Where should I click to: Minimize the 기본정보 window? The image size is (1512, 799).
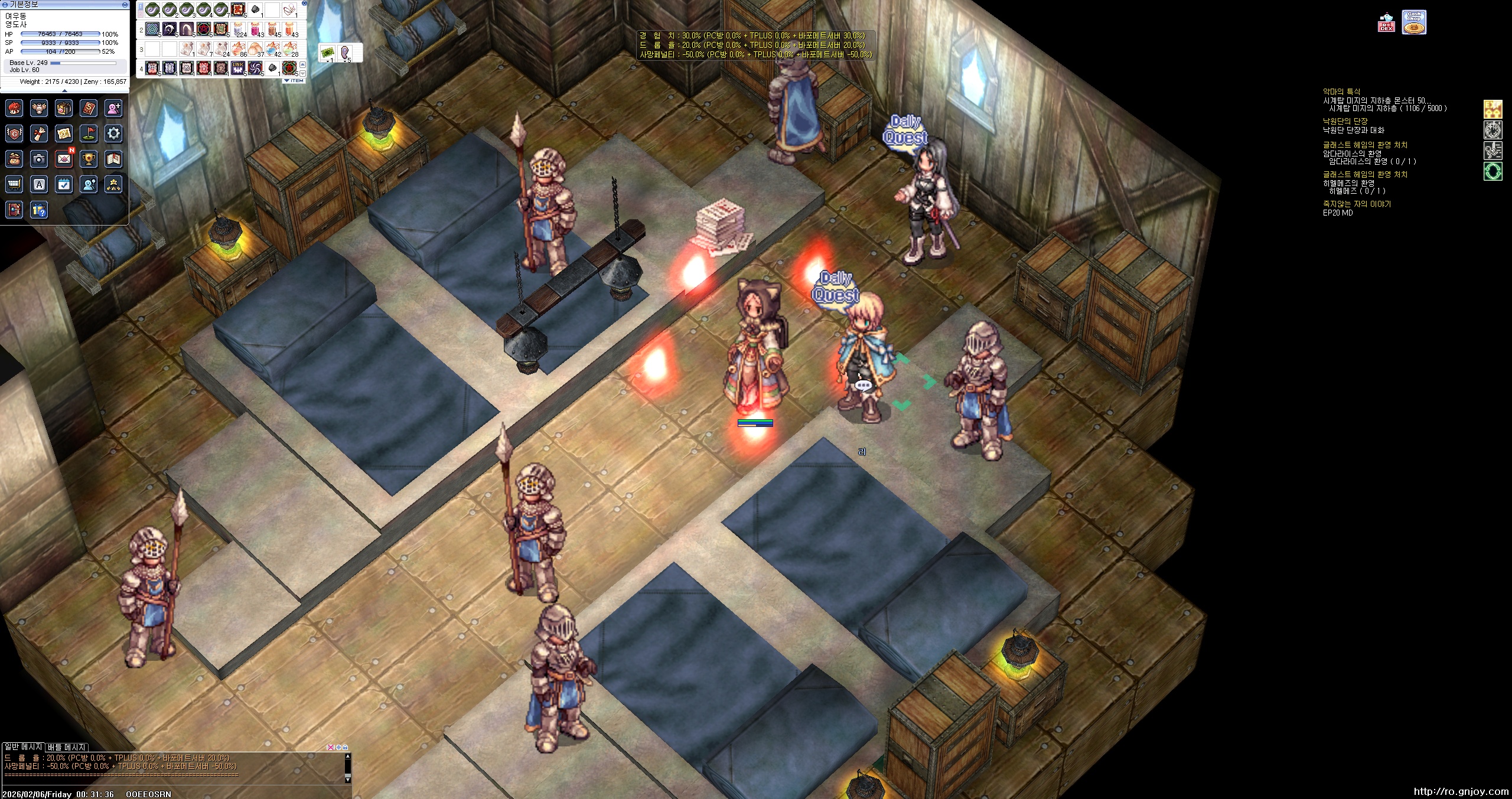click(x=125, y=4)
